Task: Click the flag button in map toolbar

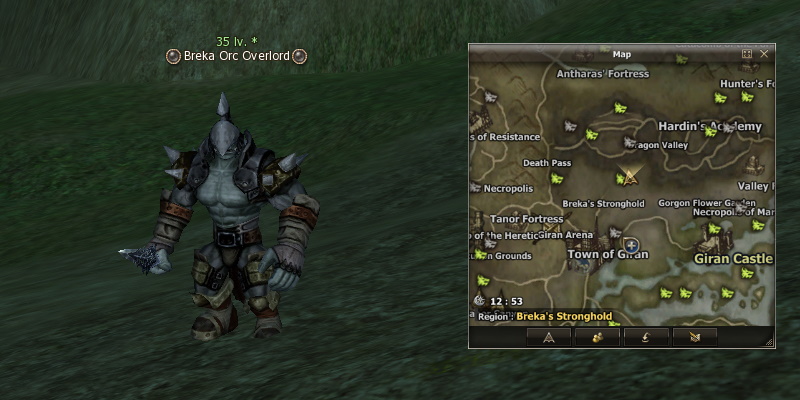Action: [x=694, y=337]
